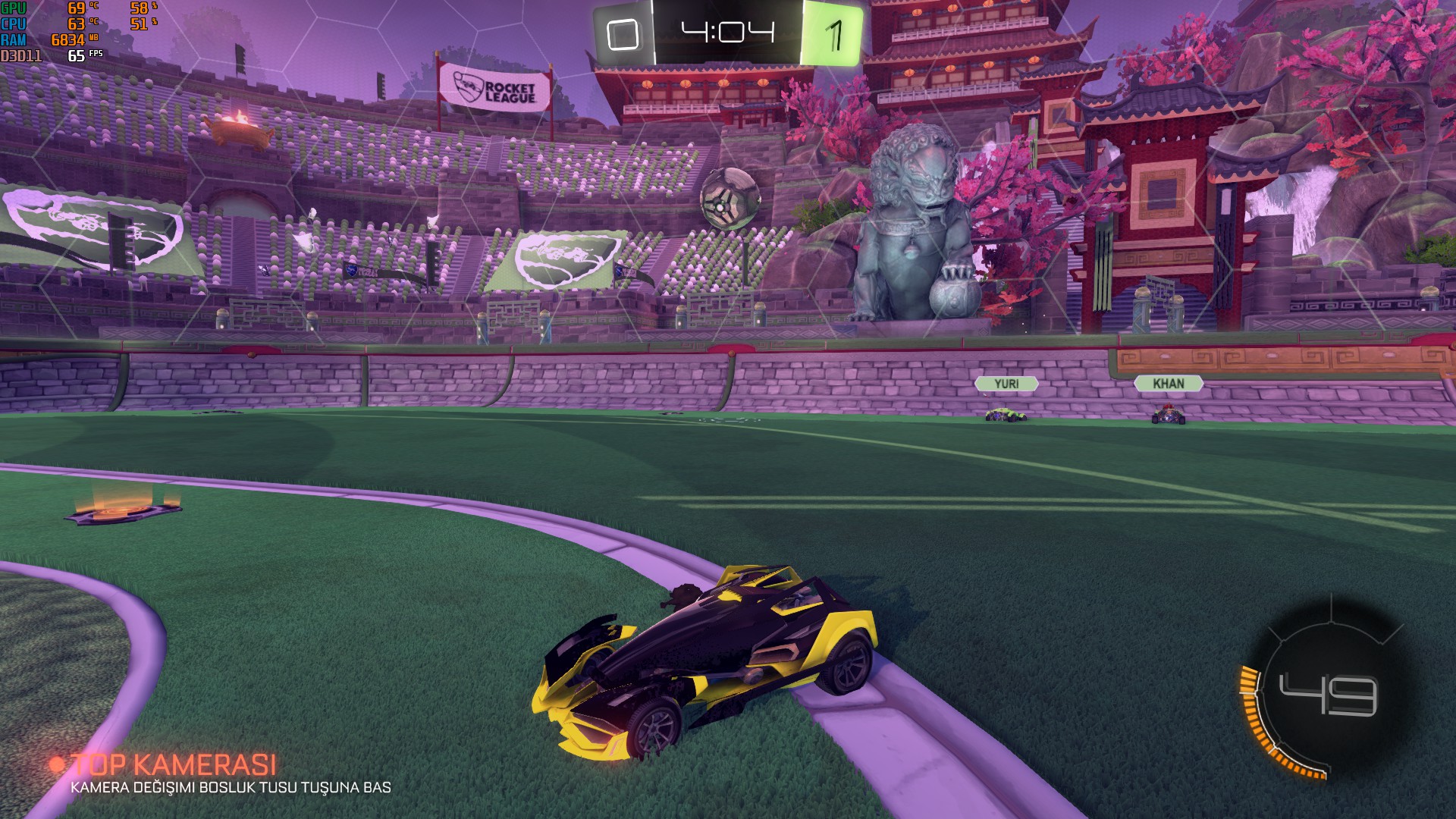The width and height of the screenshot is (1456, 819).
Task: Toggle the Top Kamerası ball cam indicator
Action: click(173, 764)
